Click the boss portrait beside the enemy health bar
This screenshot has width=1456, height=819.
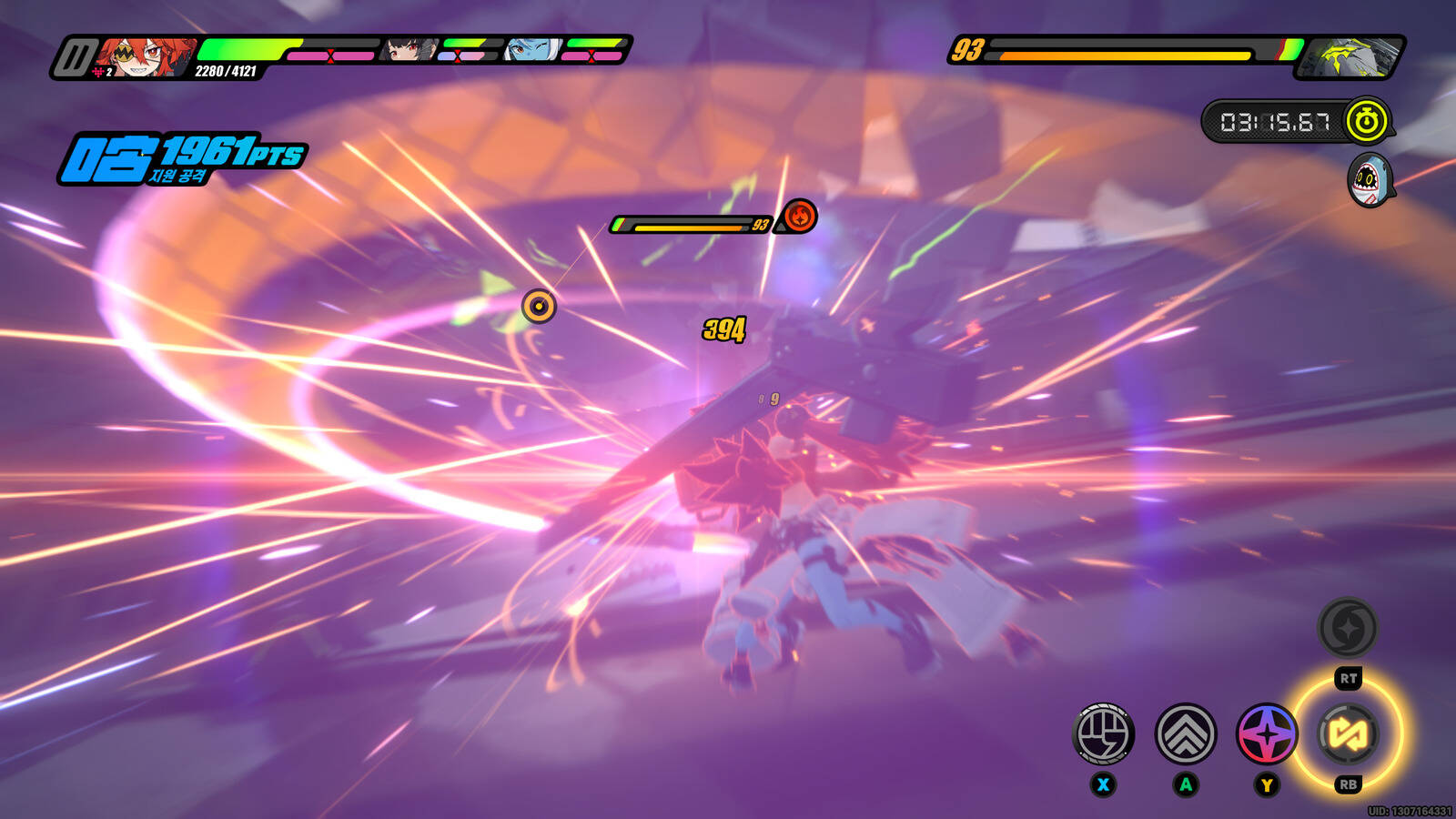[x=1349, y=57]
